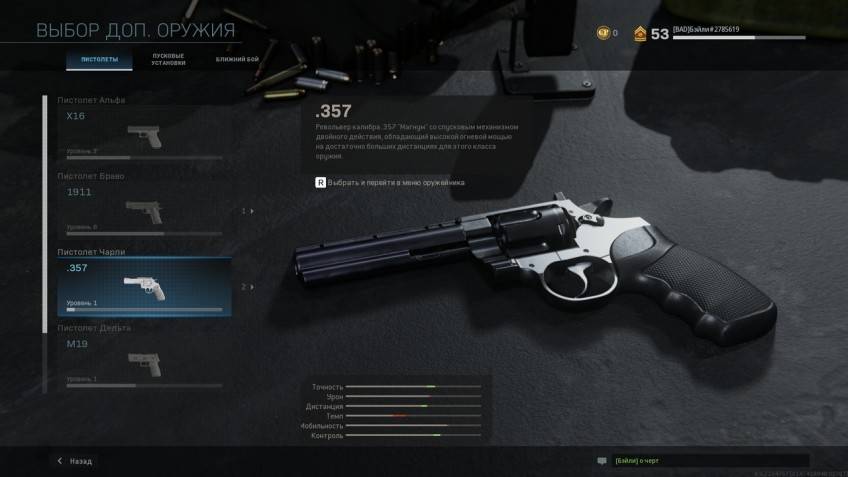Select the .357 revolver entry

[145, 286]
